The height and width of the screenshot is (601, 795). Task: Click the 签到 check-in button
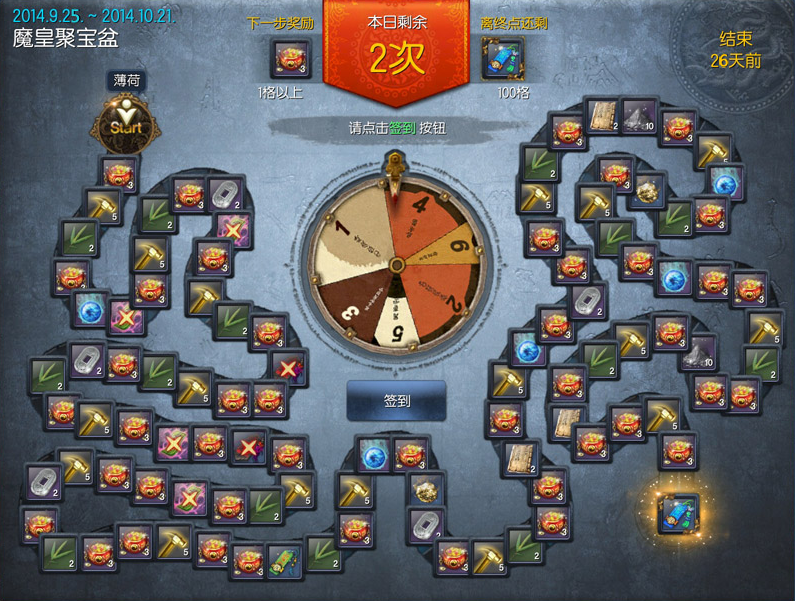(x=396, y=400)
